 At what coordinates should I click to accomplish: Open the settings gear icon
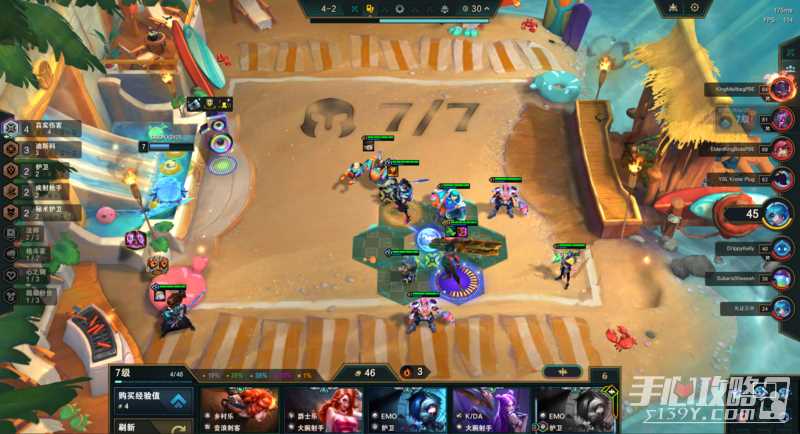(x=694, y=8)
